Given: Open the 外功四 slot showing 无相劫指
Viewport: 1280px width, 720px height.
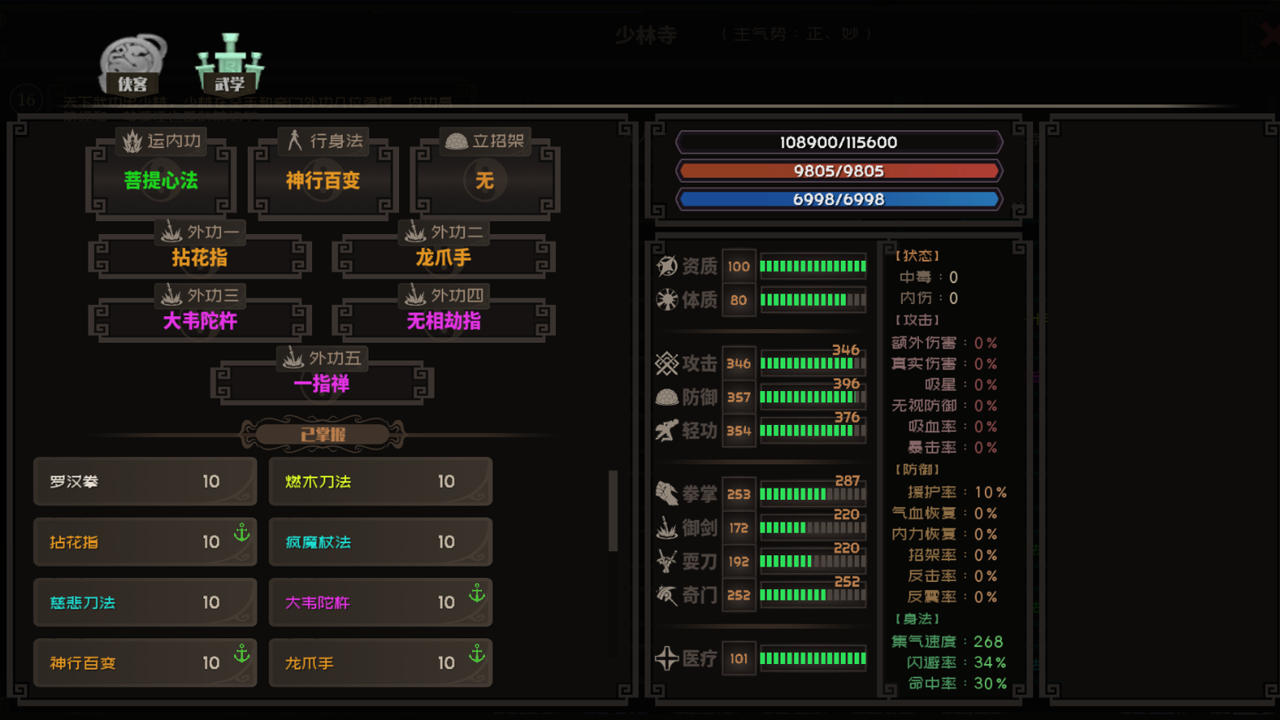Looking at the screenshot, I should pyautogui.click(x=443, y=318).
